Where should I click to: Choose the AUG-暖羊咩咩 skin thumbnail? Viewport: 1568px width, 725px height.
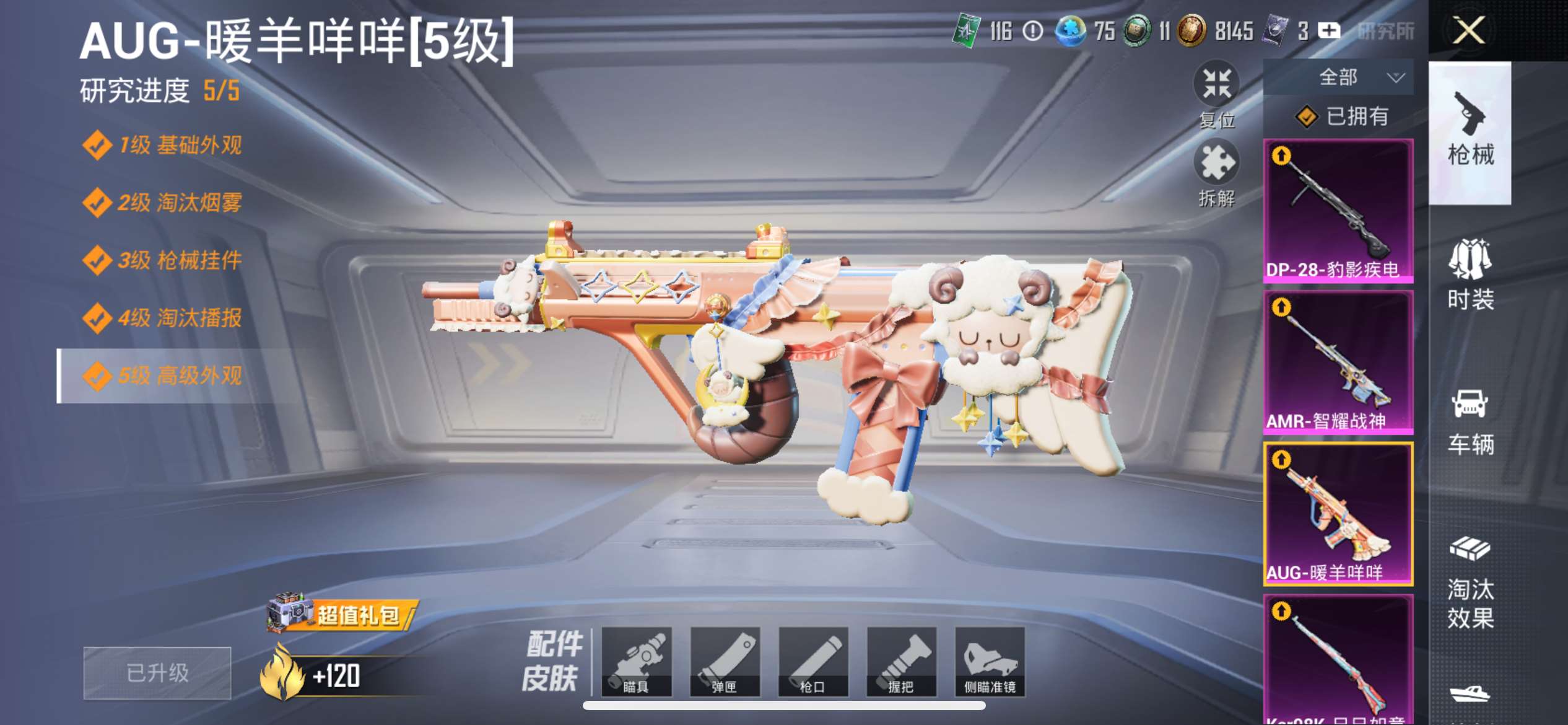coord(1338,513)
